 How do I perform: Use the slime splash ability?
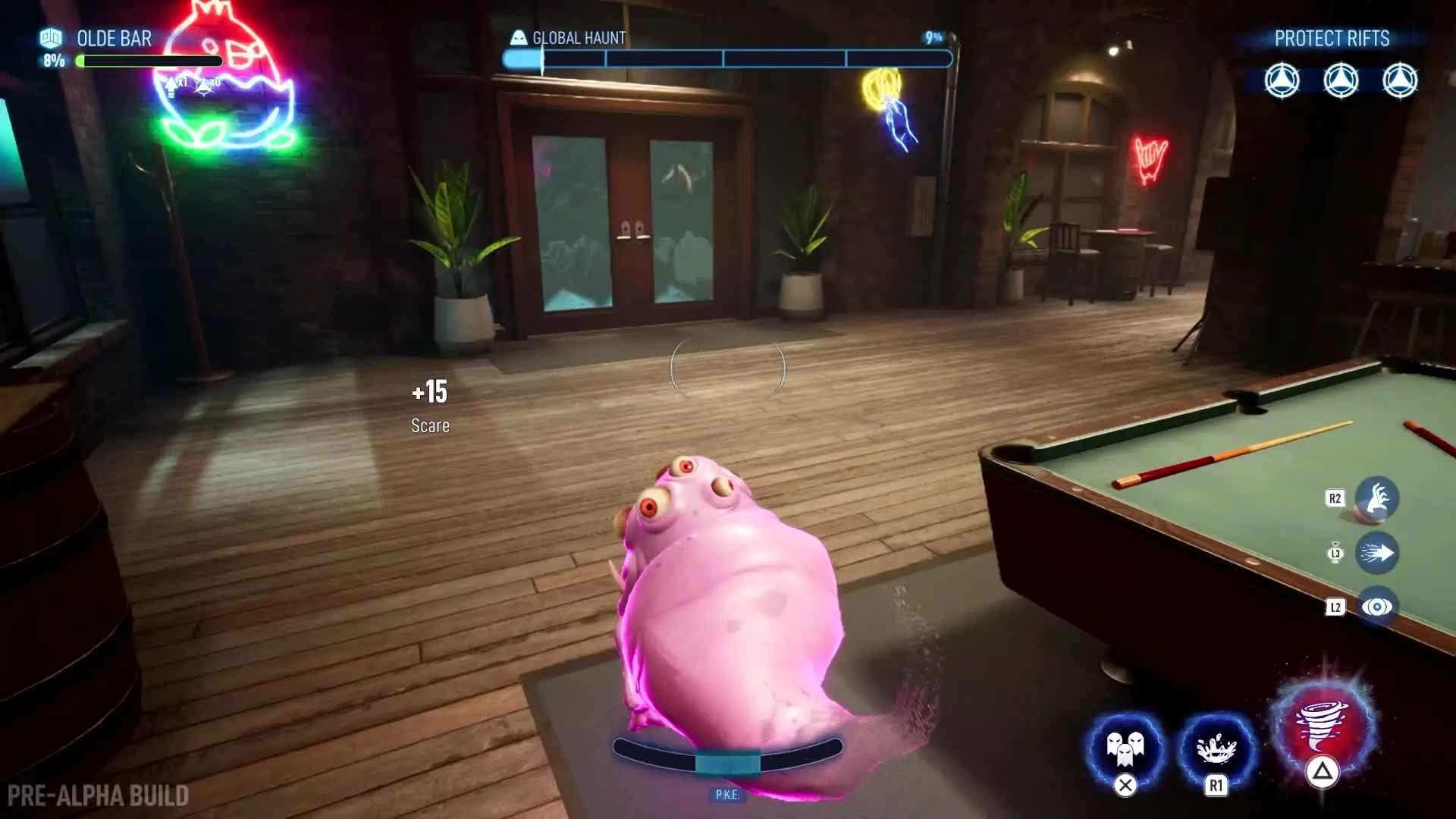coord(1216,748)
